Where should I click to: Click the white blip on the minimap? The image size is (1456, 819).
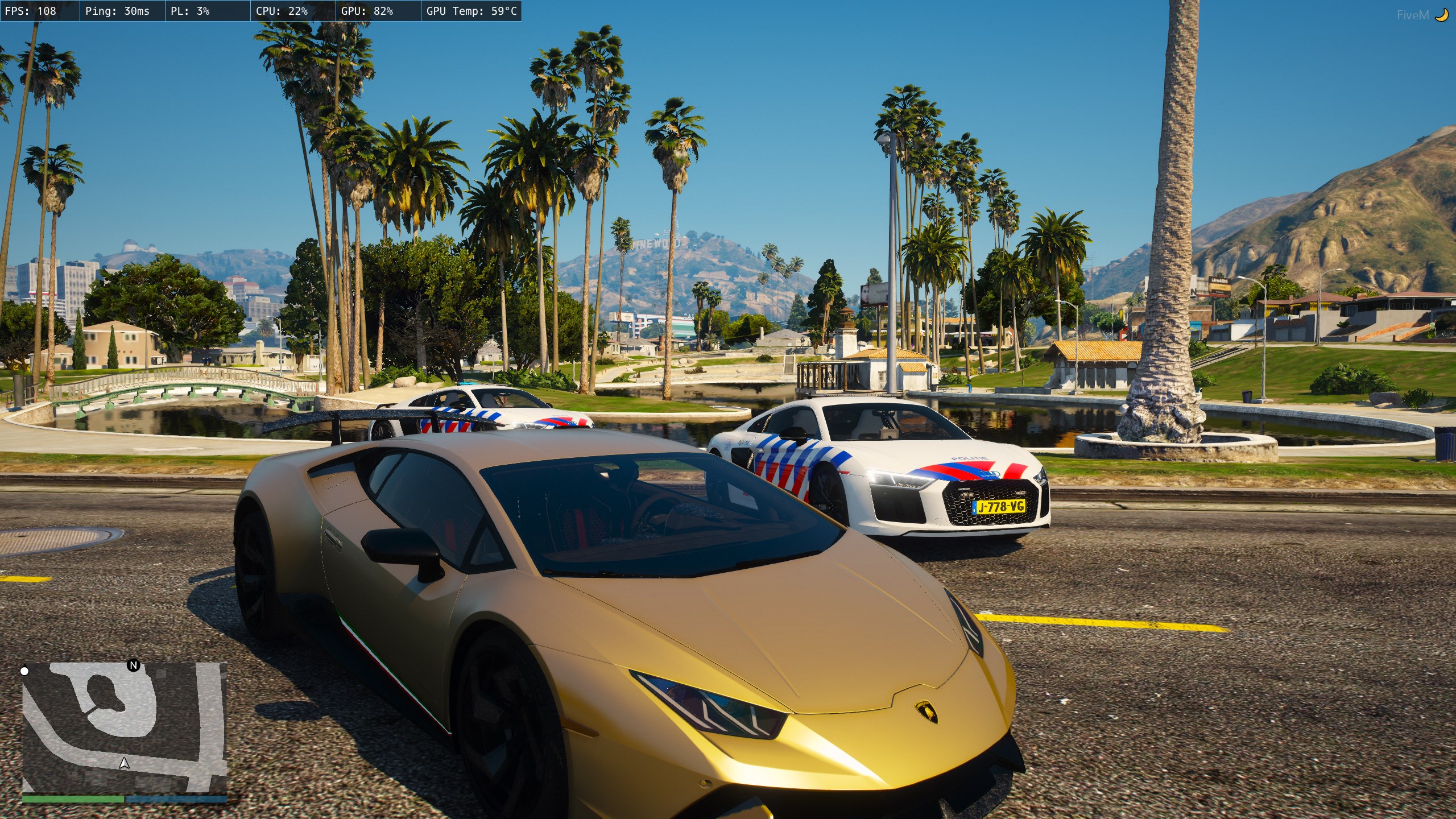click(24, 671)
